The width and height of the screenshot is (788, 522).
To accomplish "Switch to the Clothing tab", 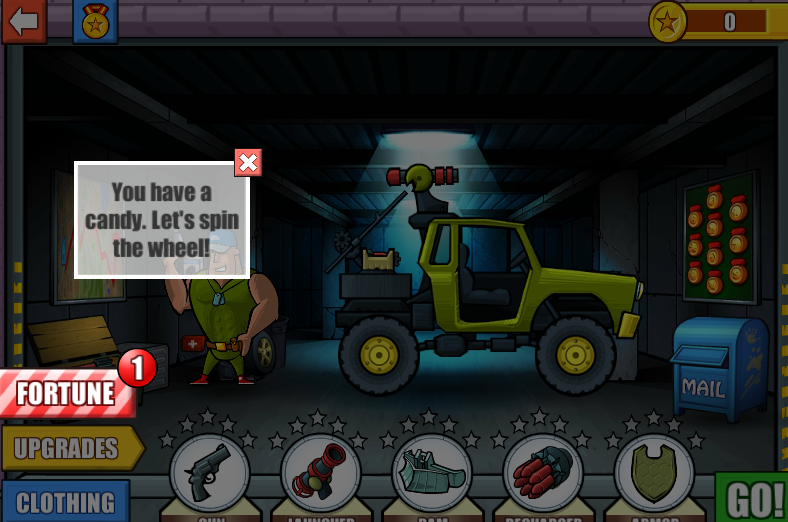I will coord(66,501).
